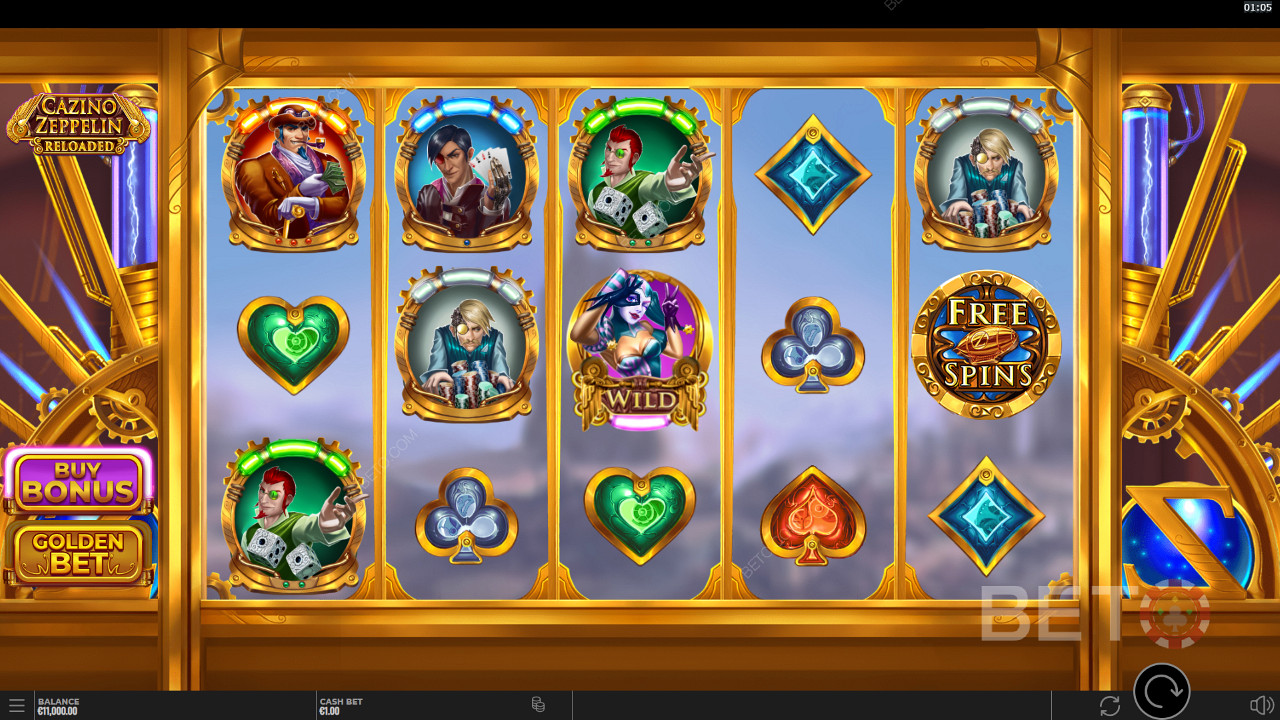Activate the Golden Bet option

pos(78,552)
